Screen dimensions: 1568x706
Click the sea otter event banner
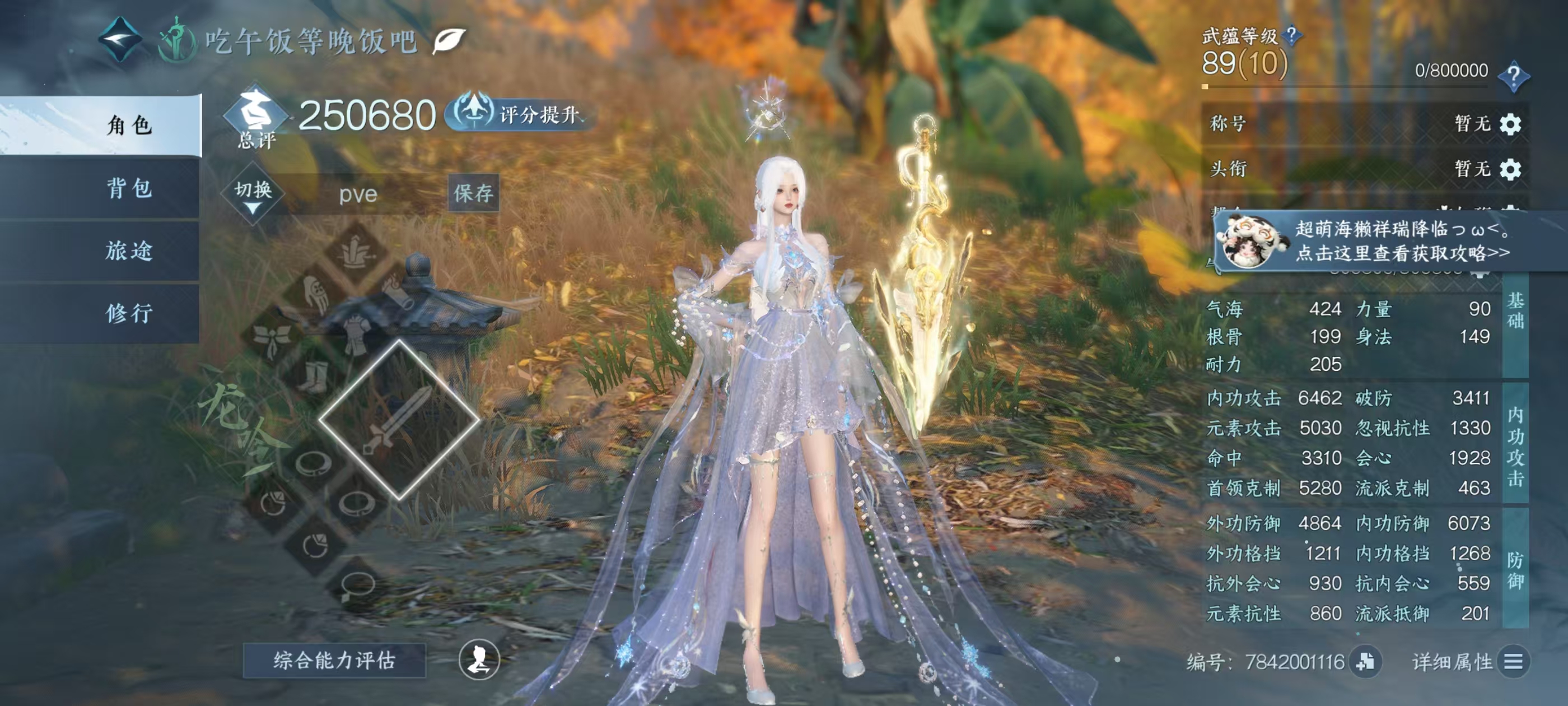pyautogui.click(x=1394, y=241)
